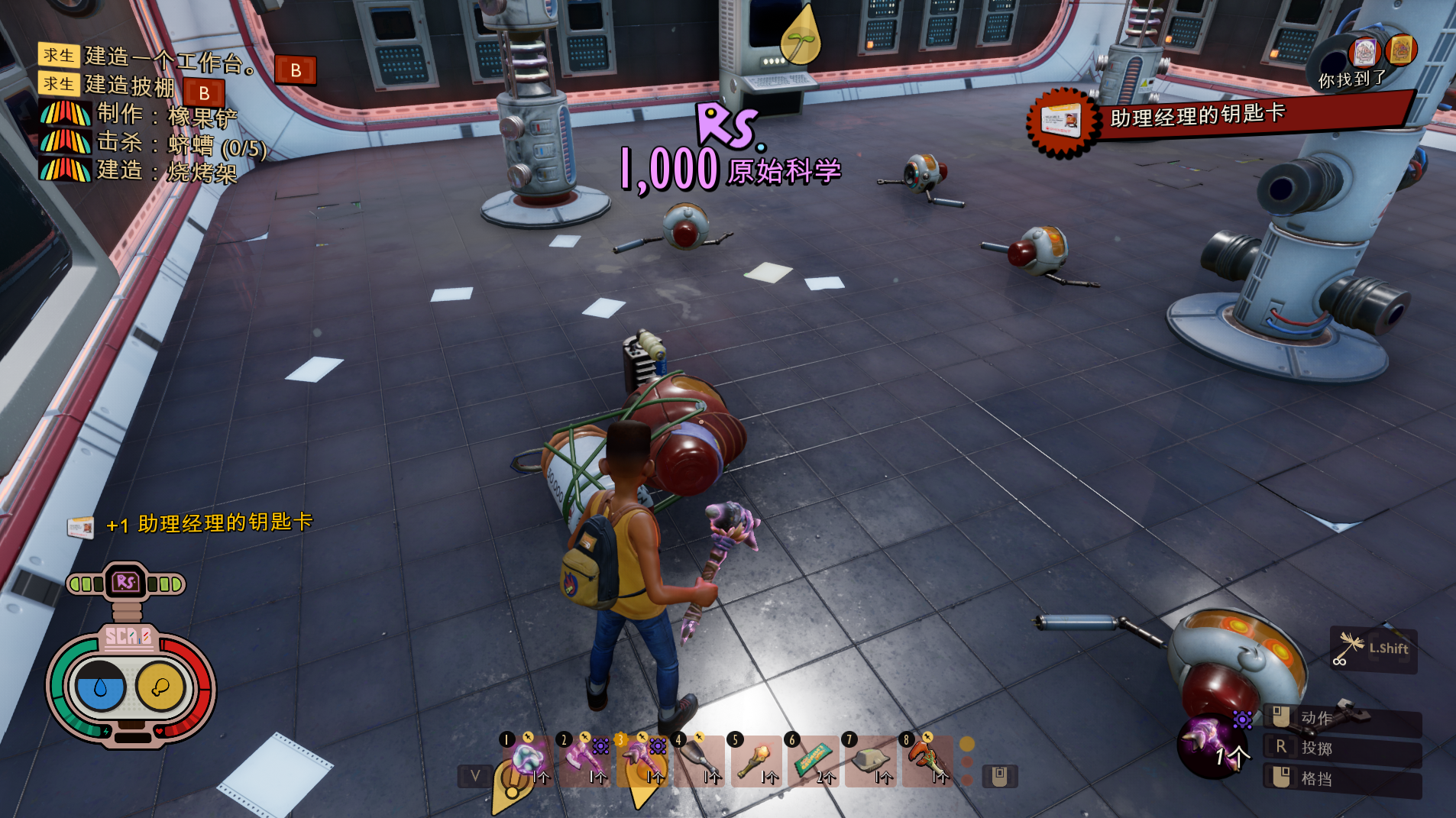Choose the canteen in hotbar slot 4
1456x818 pixels.
pyautogui.click(x=698, y=761)
